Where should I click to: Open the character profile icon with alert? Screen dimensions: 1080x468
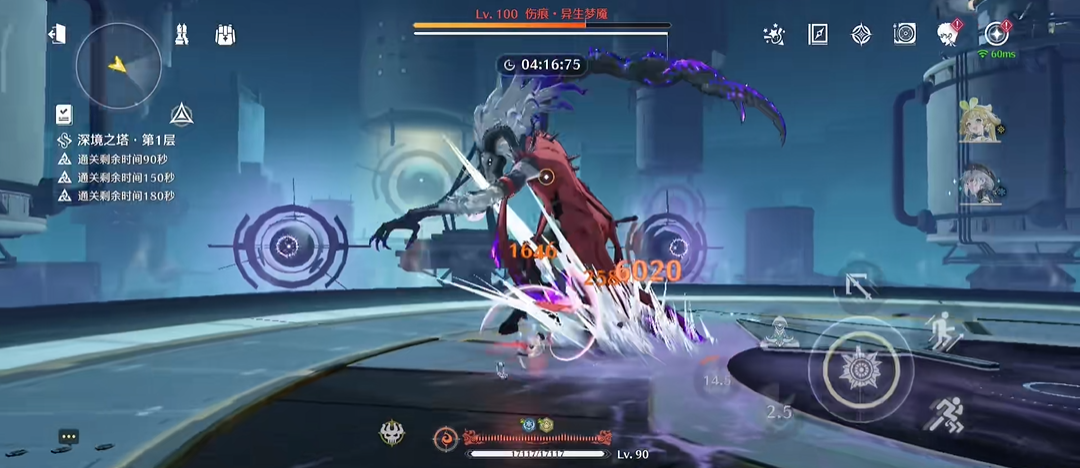click(x=948, y=35)
